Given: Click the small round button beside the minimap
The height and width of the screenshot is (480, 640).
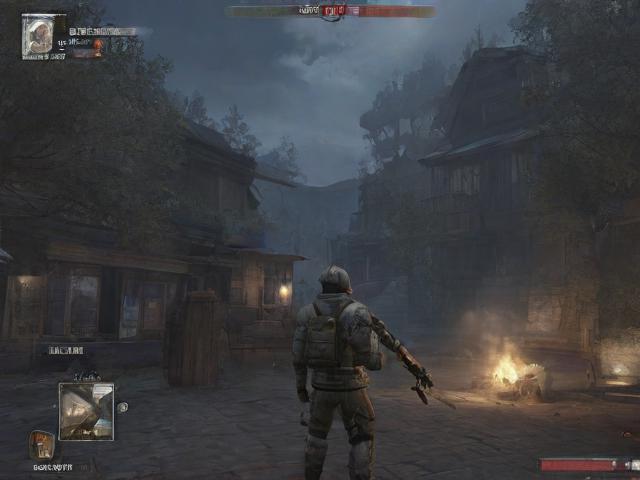Looking at the screenshot, I should pyautogui.click(x=123, y=407).
